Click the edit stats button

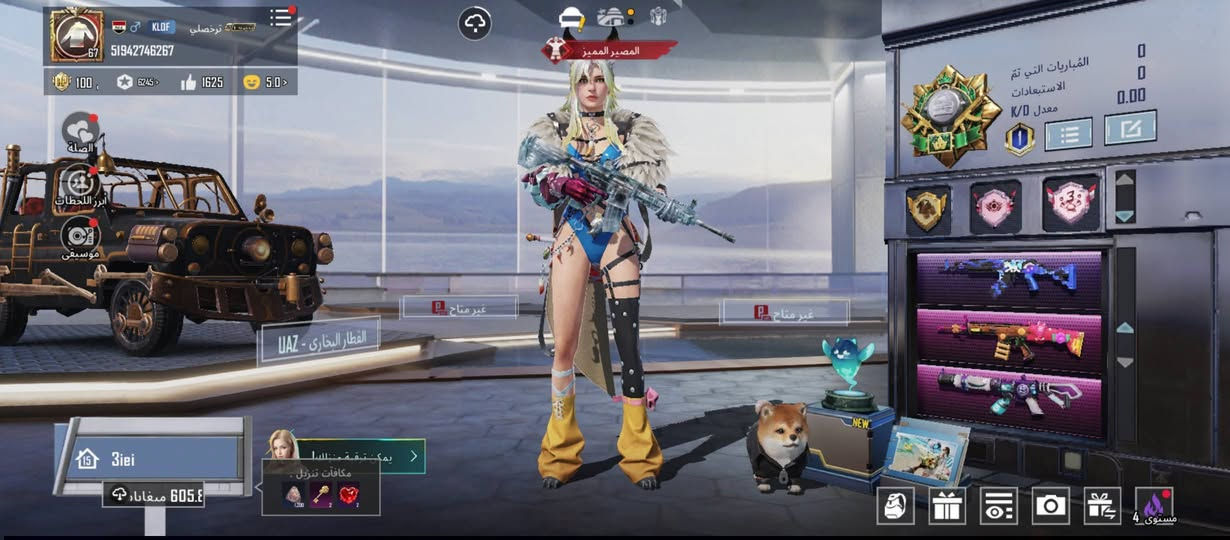tap(1130, 128)
